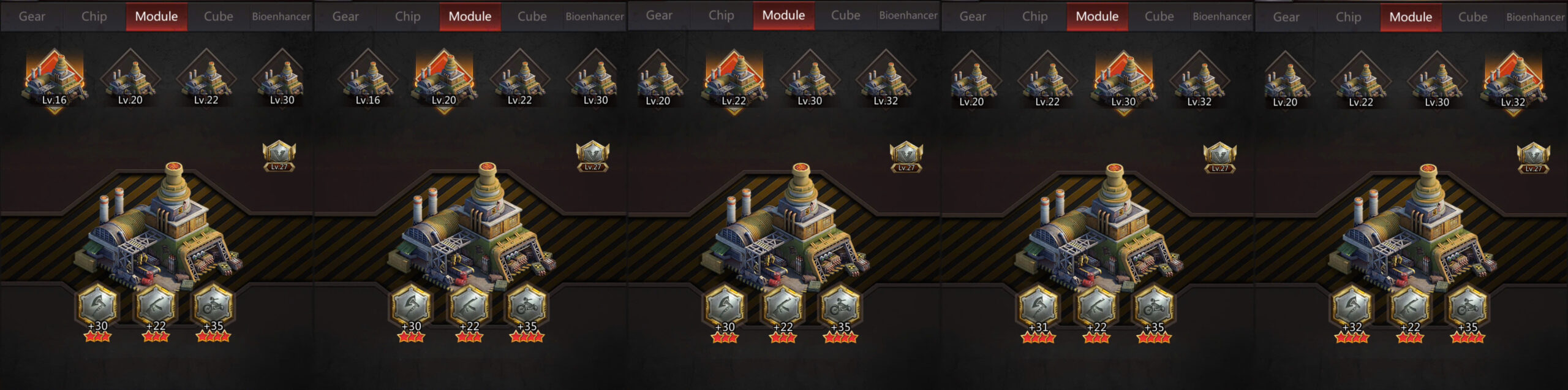Open the +31 axe module slot
The width and height of the screenshot is (1568, 390).
tap(1038, 306)
